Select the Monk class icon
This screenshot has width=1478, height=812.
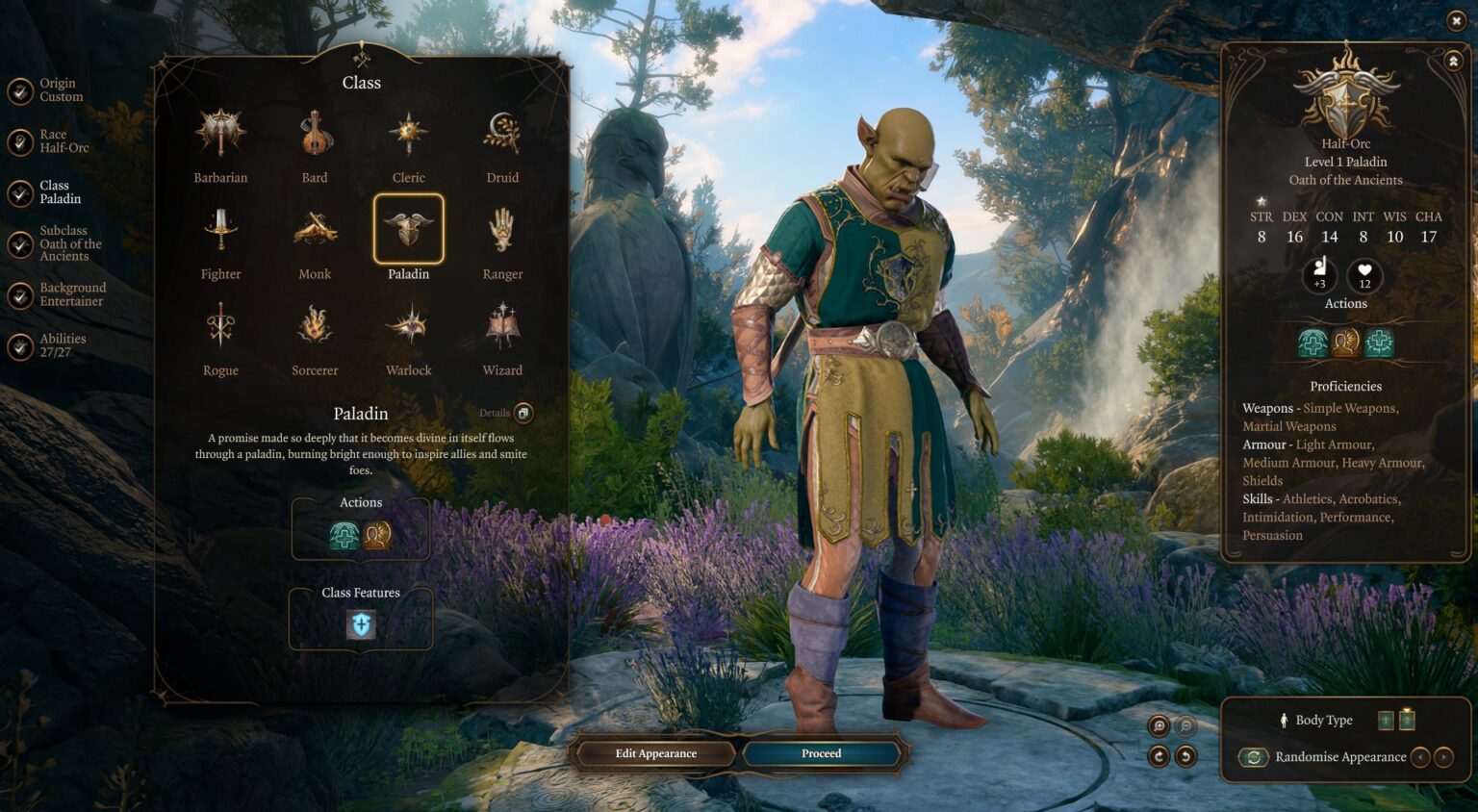pyautogui.click(x=315, y=231)
